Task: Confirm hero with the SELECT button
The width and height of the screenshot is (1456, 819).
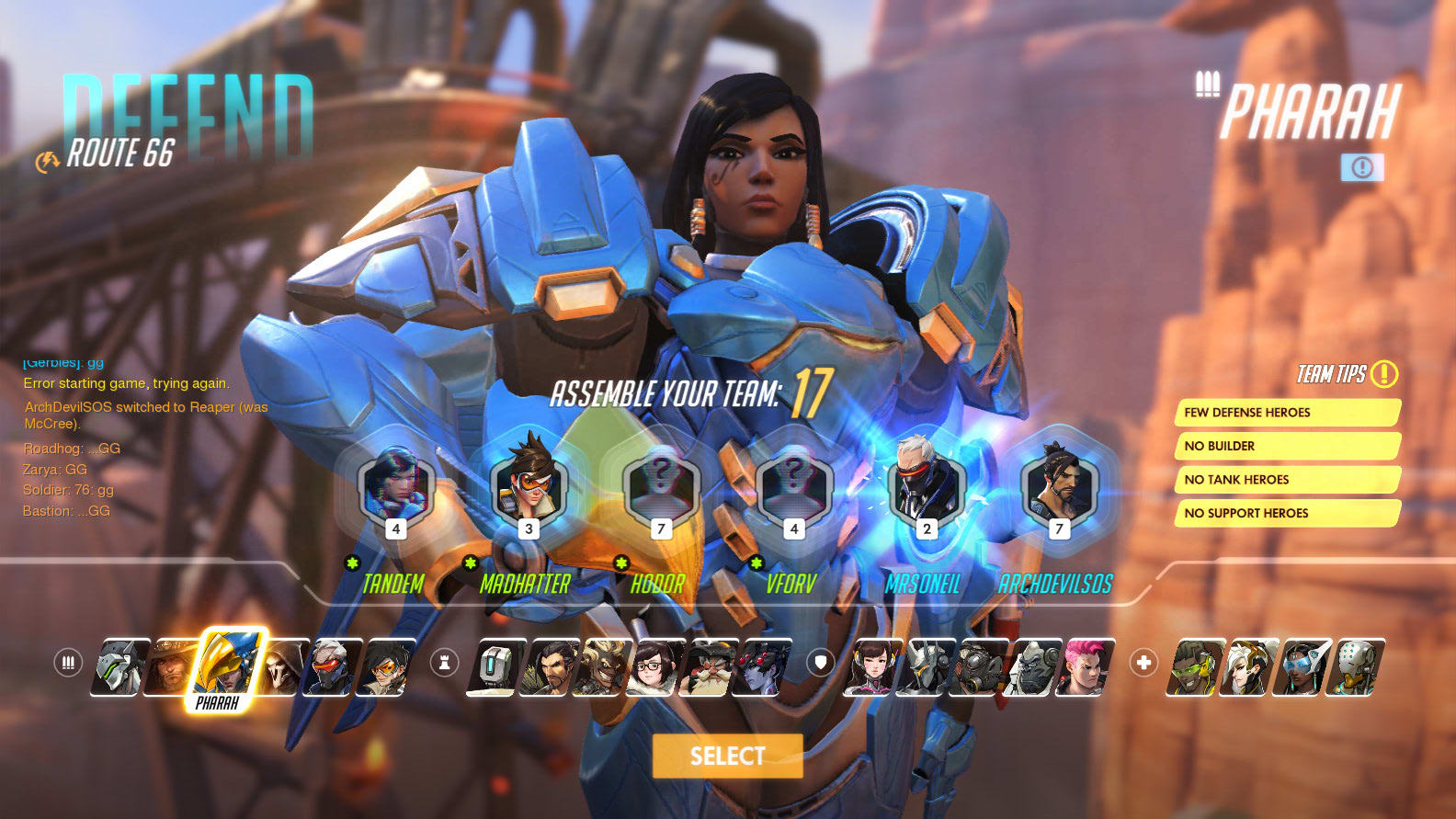Action: [x=727, y=756]
